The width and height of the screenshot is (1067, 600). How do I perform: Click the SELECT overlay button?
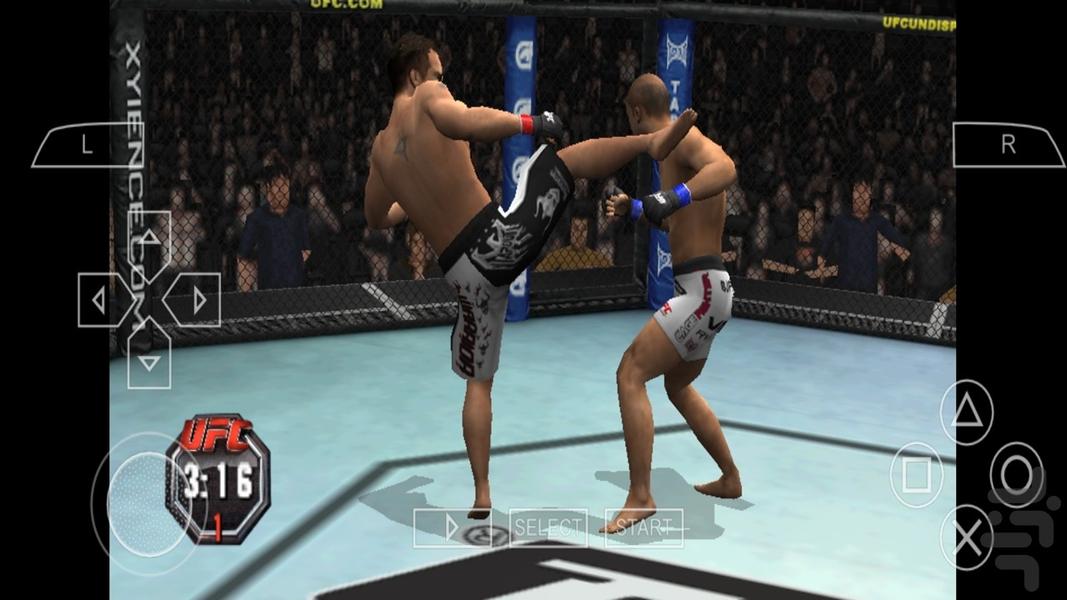[x=547, y=527]
